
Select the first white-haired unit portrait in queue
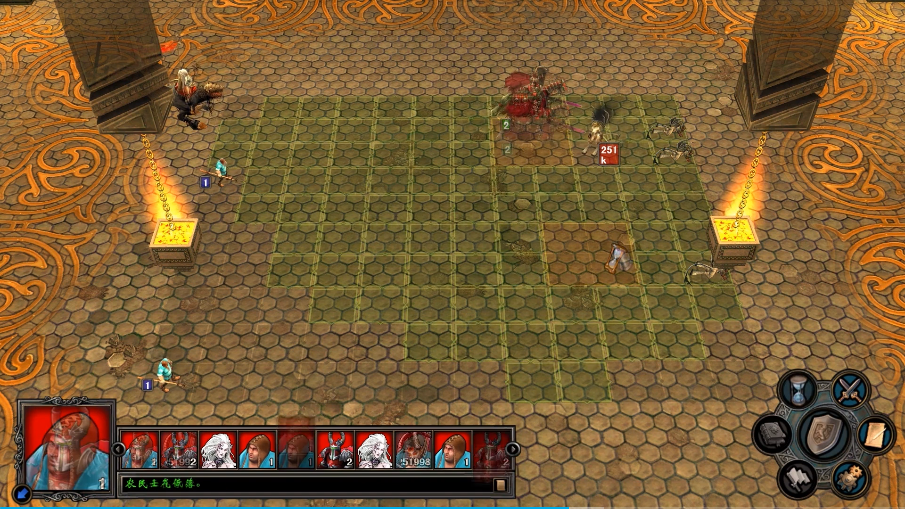point(218,450)
